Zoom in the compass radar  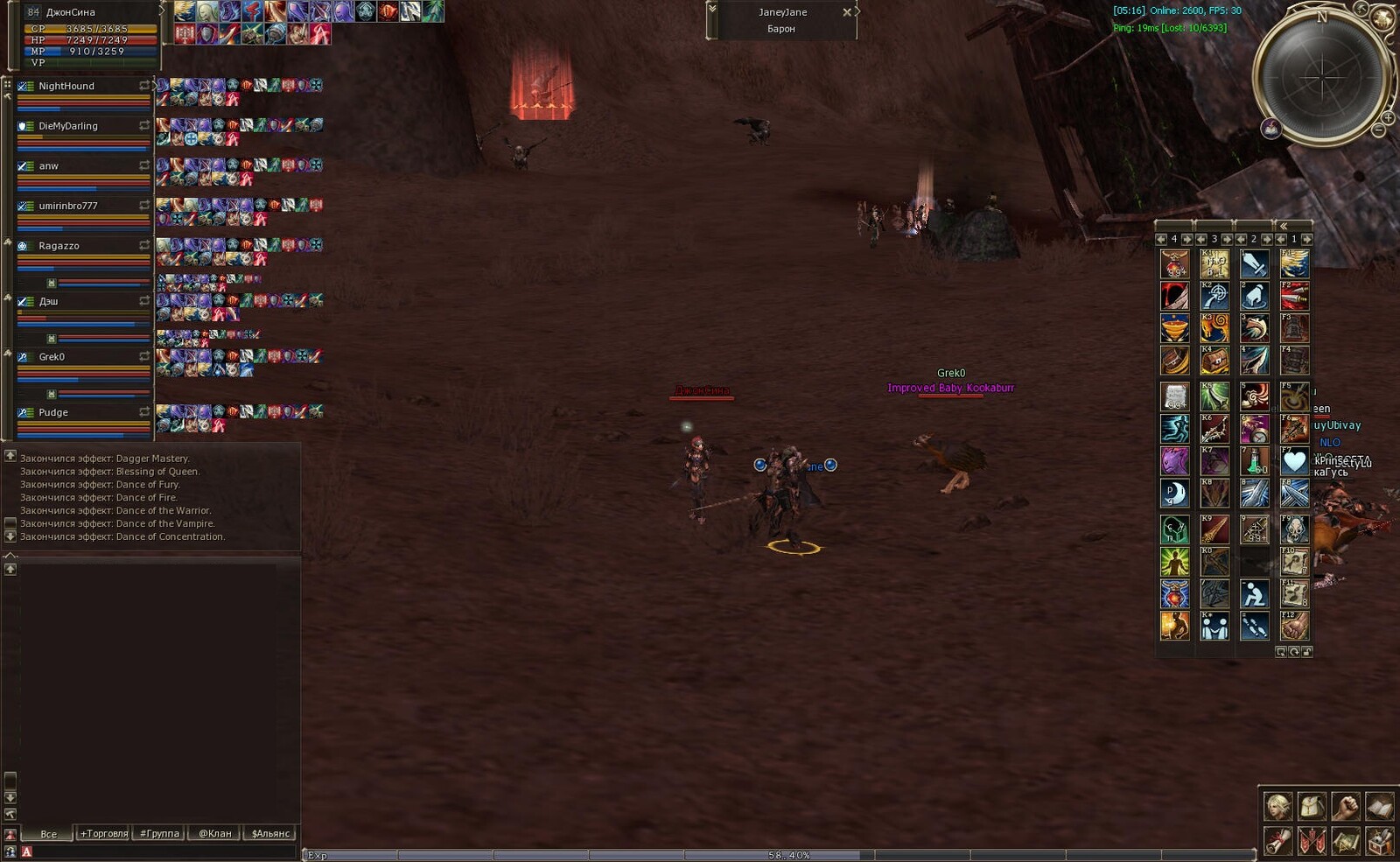(x=1389, y=117)
